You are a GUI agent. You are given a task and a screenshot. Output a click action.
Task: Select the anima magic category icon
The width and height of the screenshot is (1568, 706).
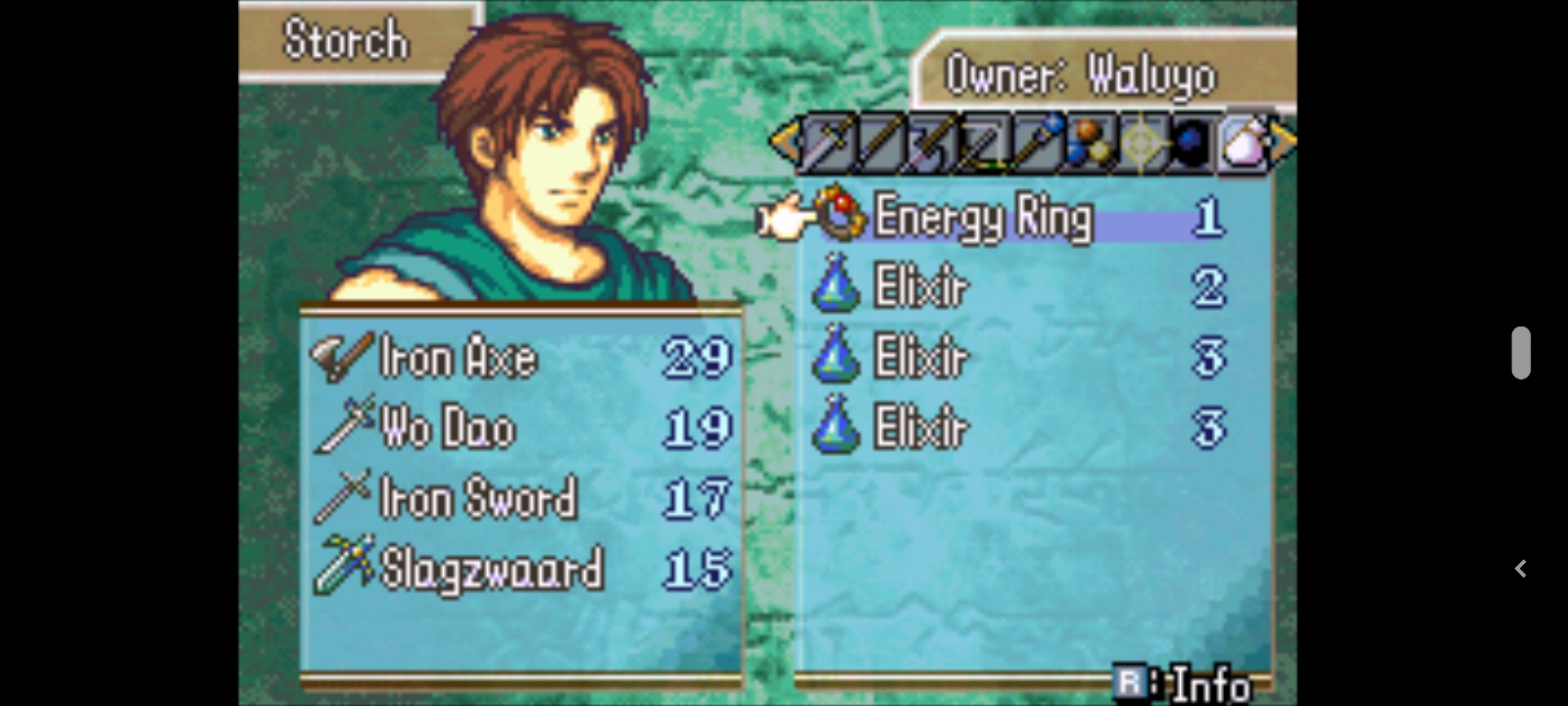1090,142
